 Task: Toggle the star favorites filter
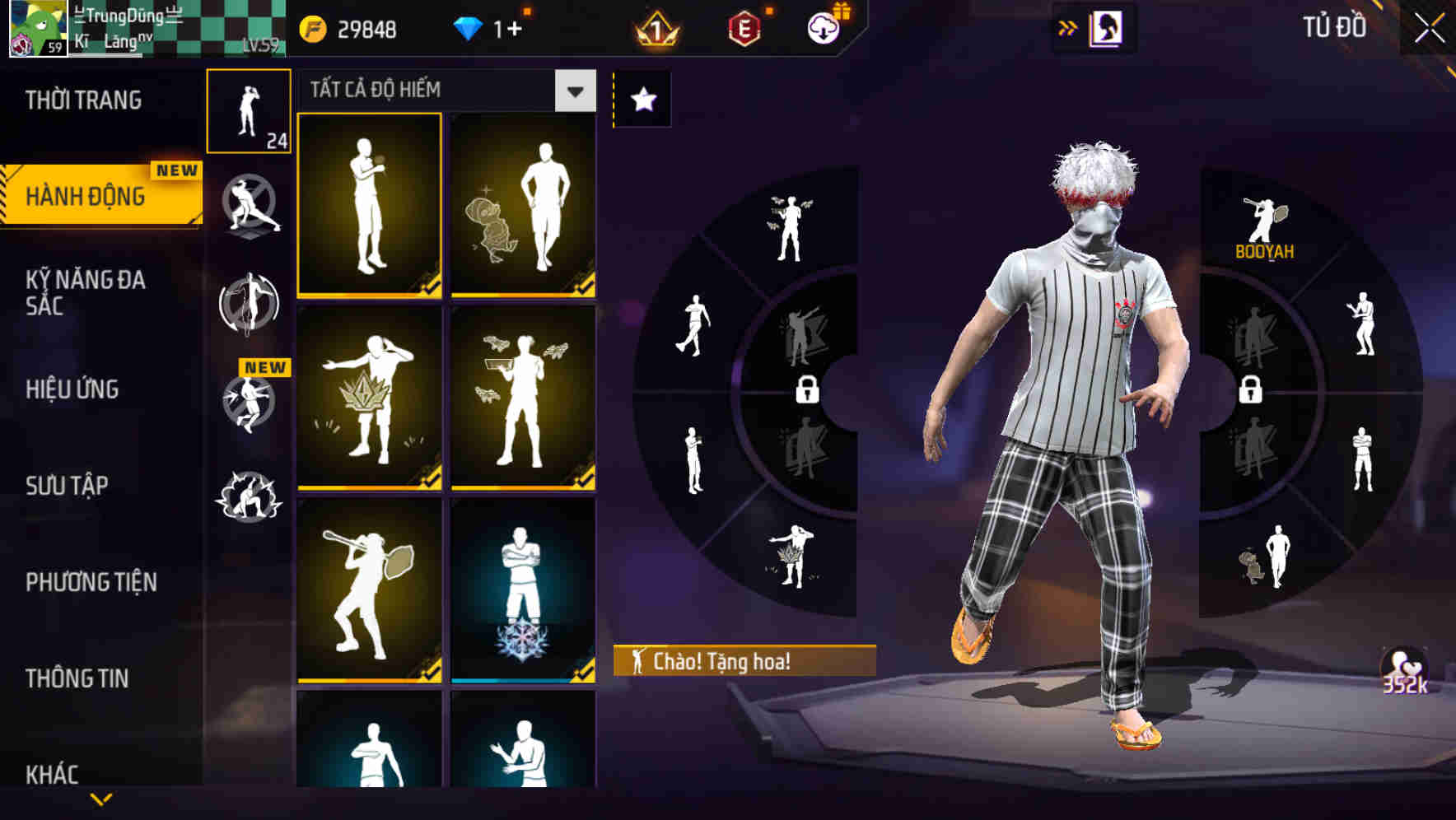[642, 99]
